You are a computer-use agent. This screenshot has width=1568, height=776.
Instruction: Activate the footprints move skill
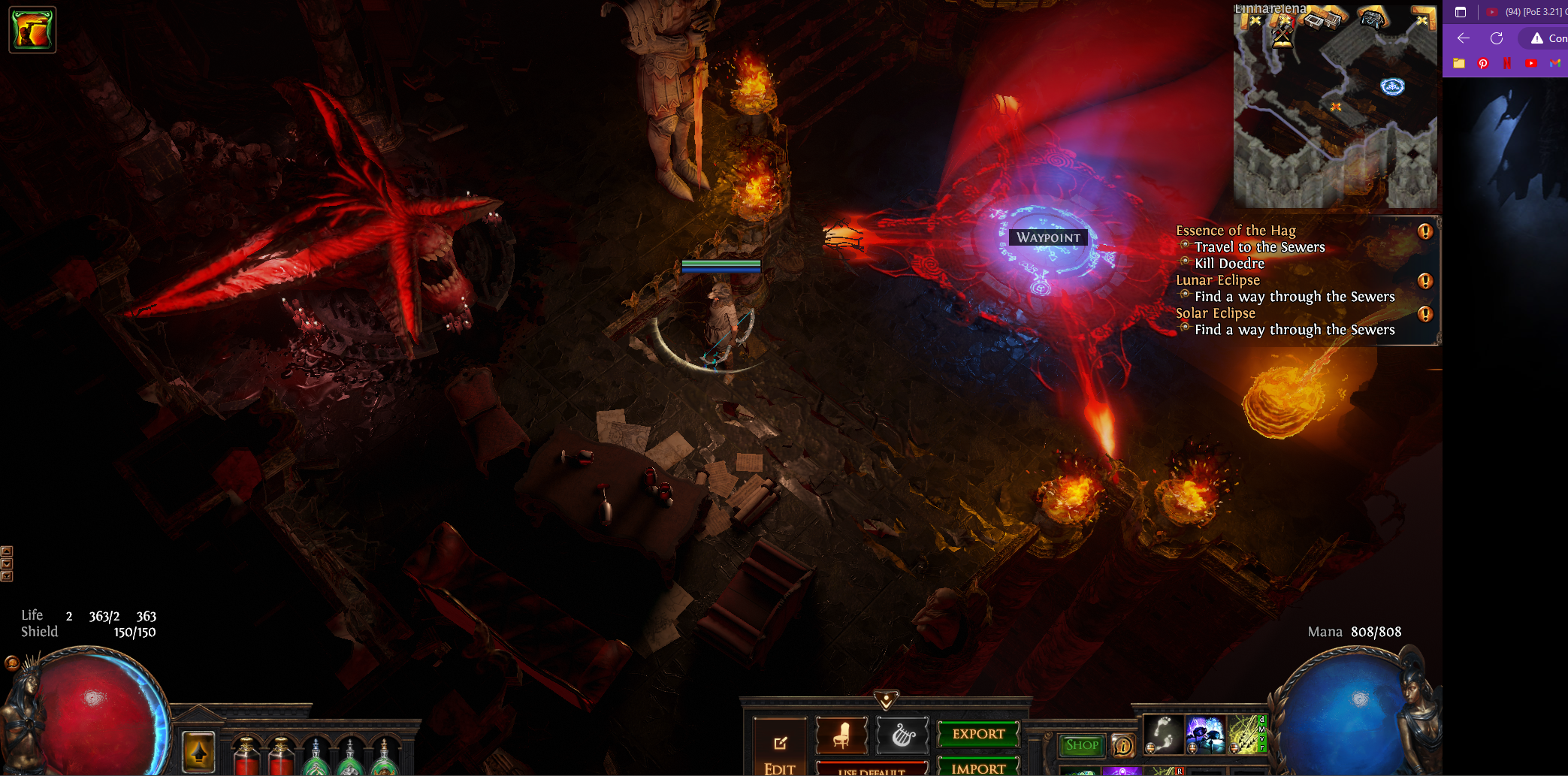tap(1163, 734)
